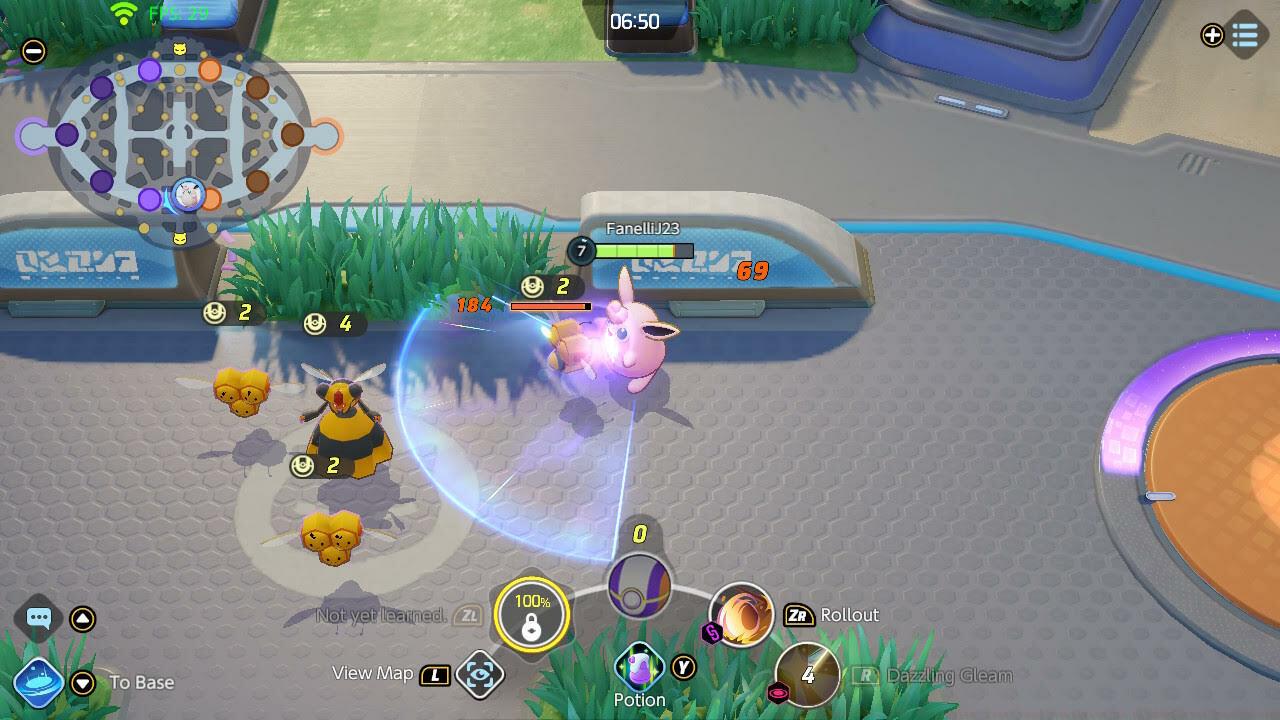This screenshot has height=720, width=1280.
Task: Return To Base with the blue pad icon
Action: [39, 683]
